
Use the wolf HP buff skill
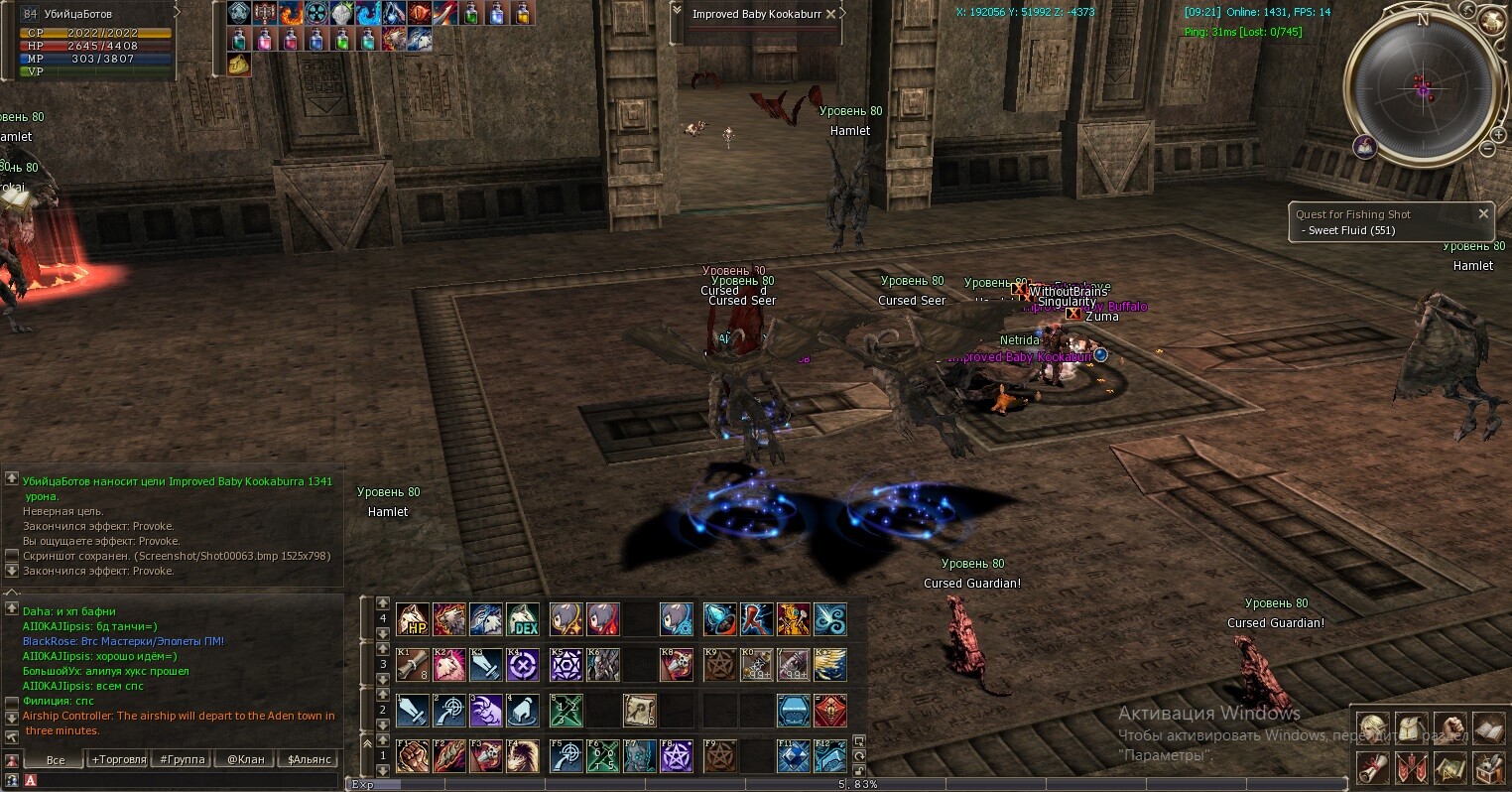[413, 619]
